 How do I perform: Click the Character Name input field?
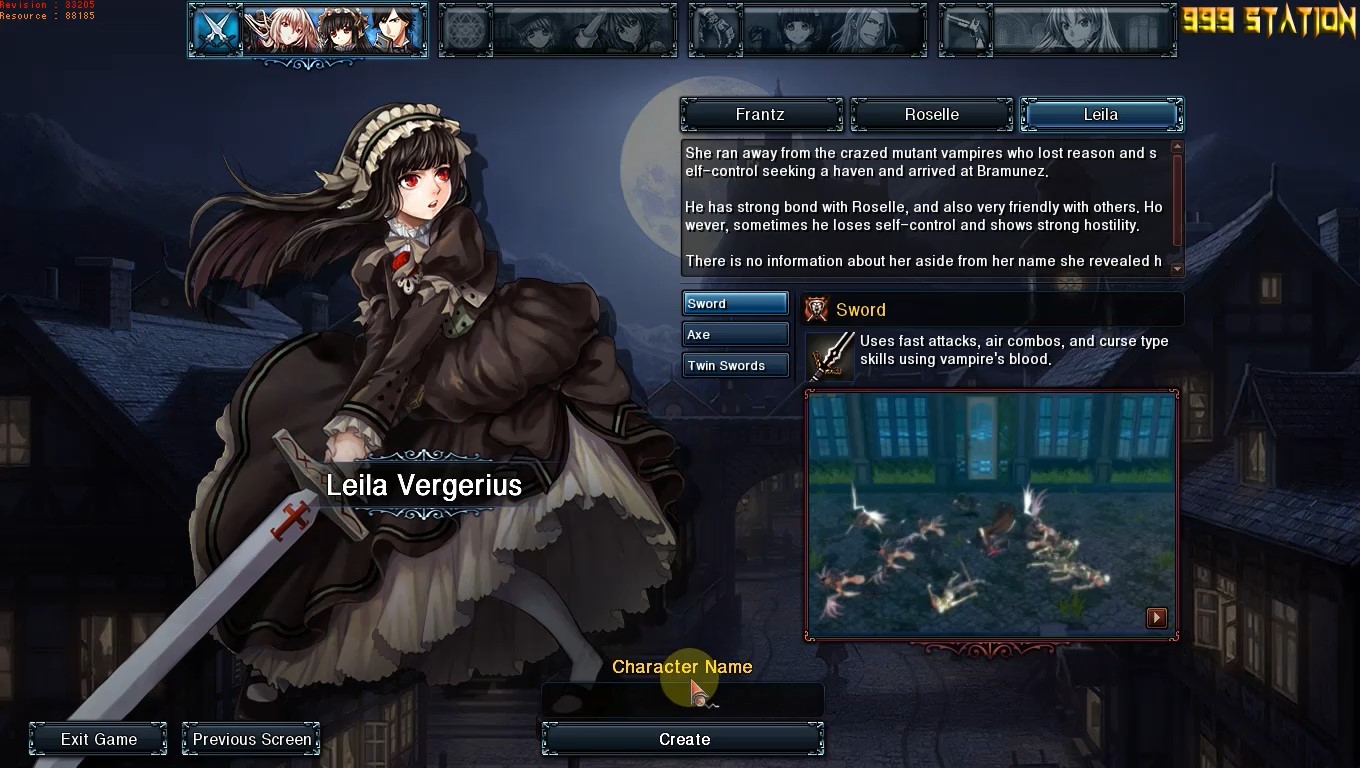click(x=682, y=701)
